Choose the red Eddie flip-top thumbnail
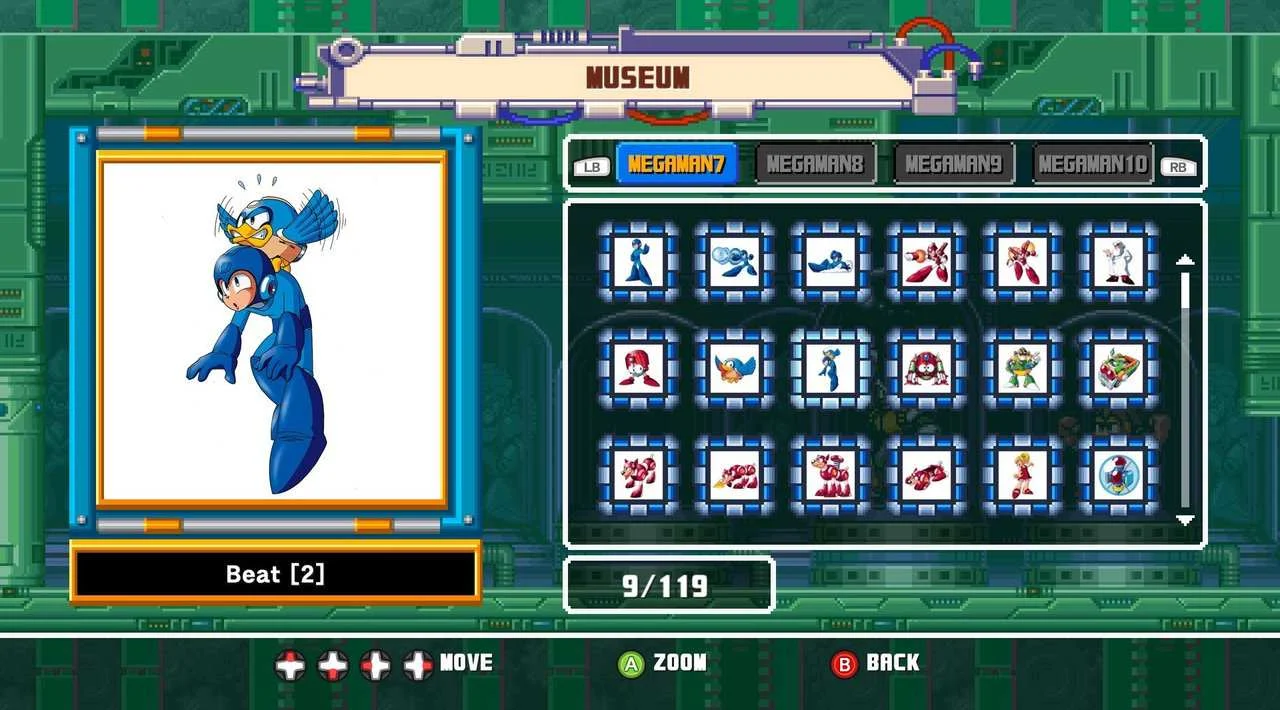Screen dimensions: 1280x710 coord(638,368)
